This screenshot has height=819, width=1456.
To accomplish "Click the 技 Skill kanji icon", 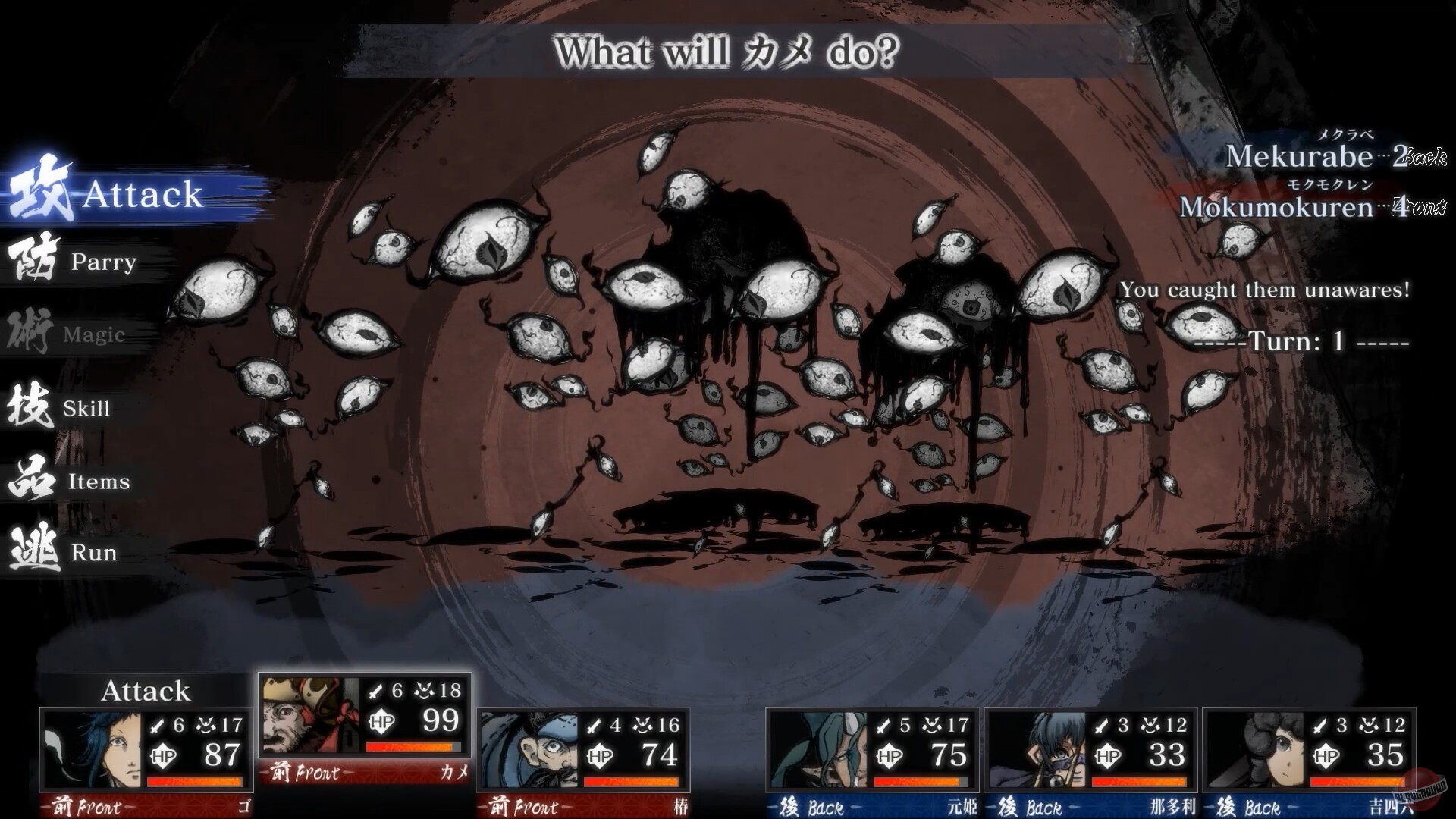I will coord(30,407).
